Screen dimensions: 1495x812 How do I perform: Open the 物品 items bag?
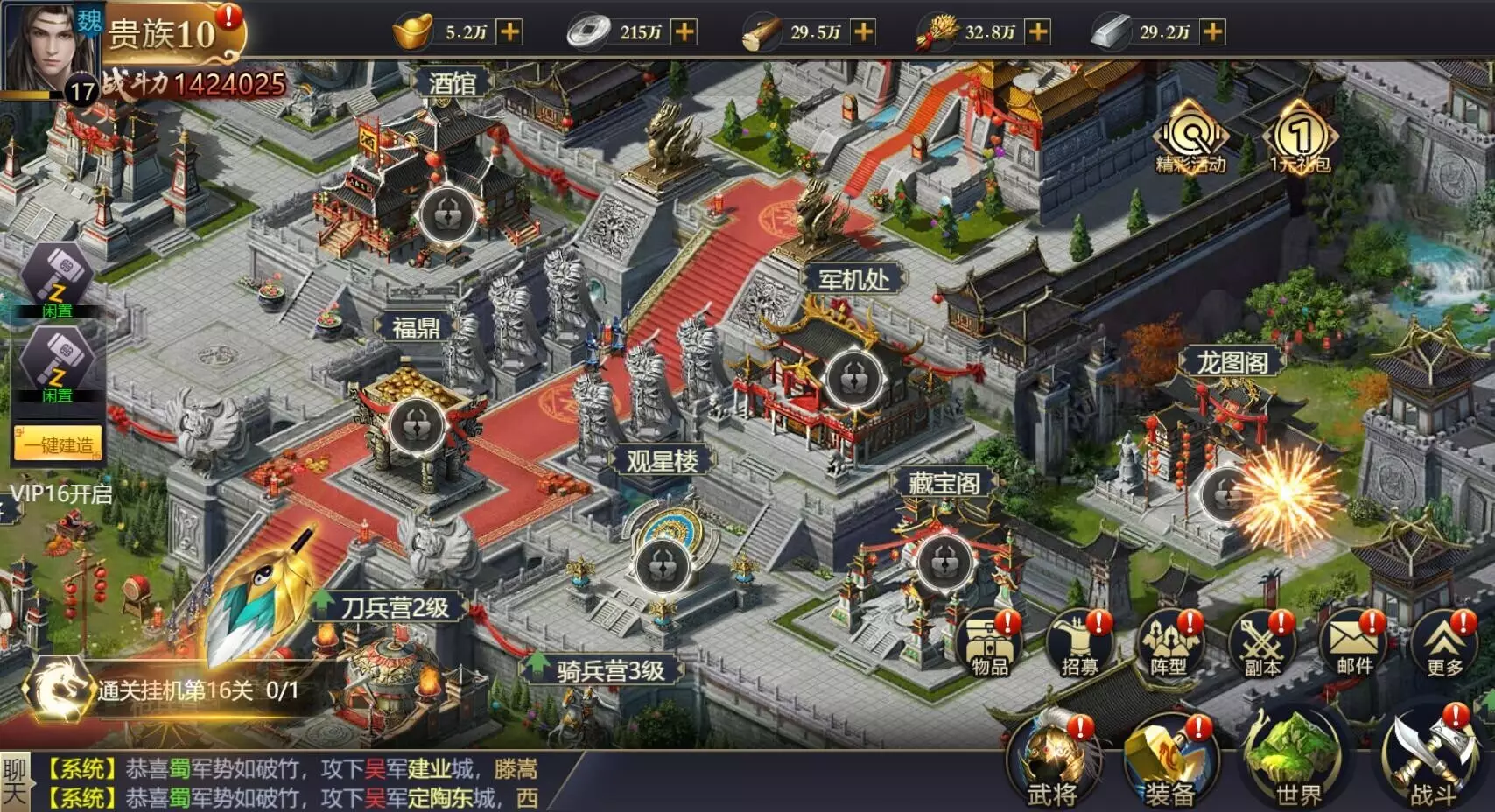[990, 646]
